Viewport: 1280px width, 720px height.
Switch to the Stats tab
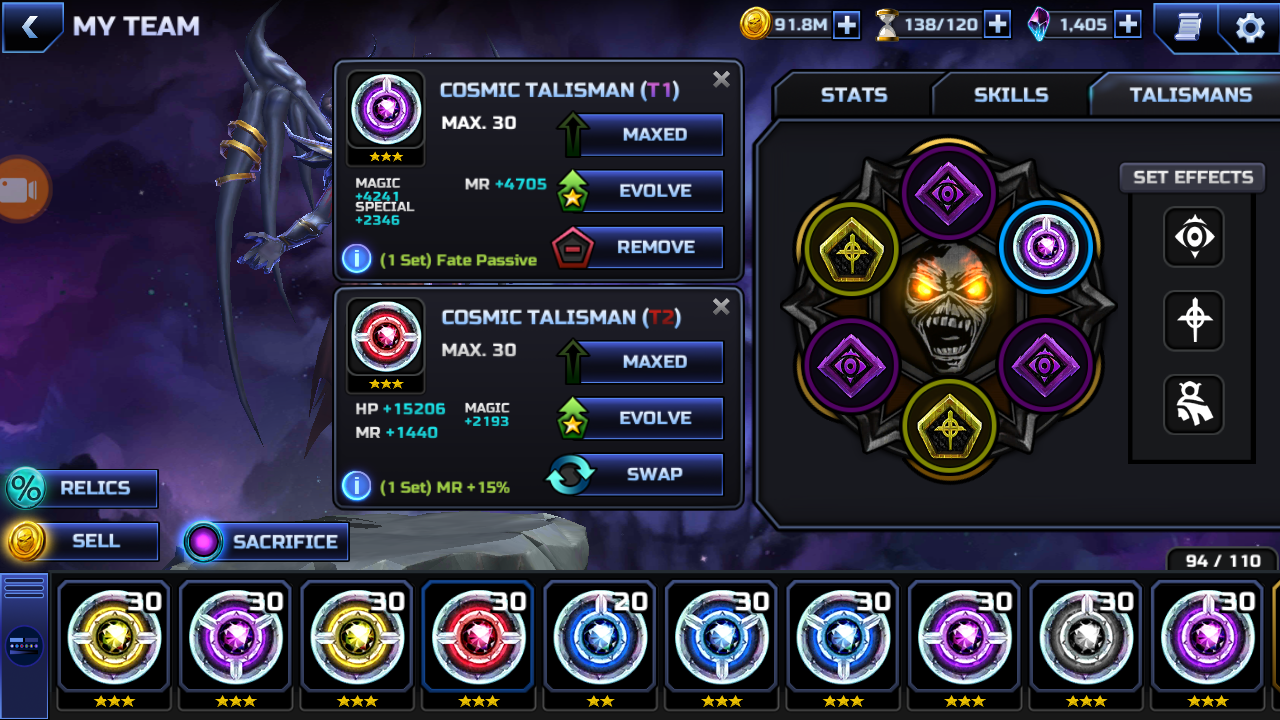tap(853, 95)
